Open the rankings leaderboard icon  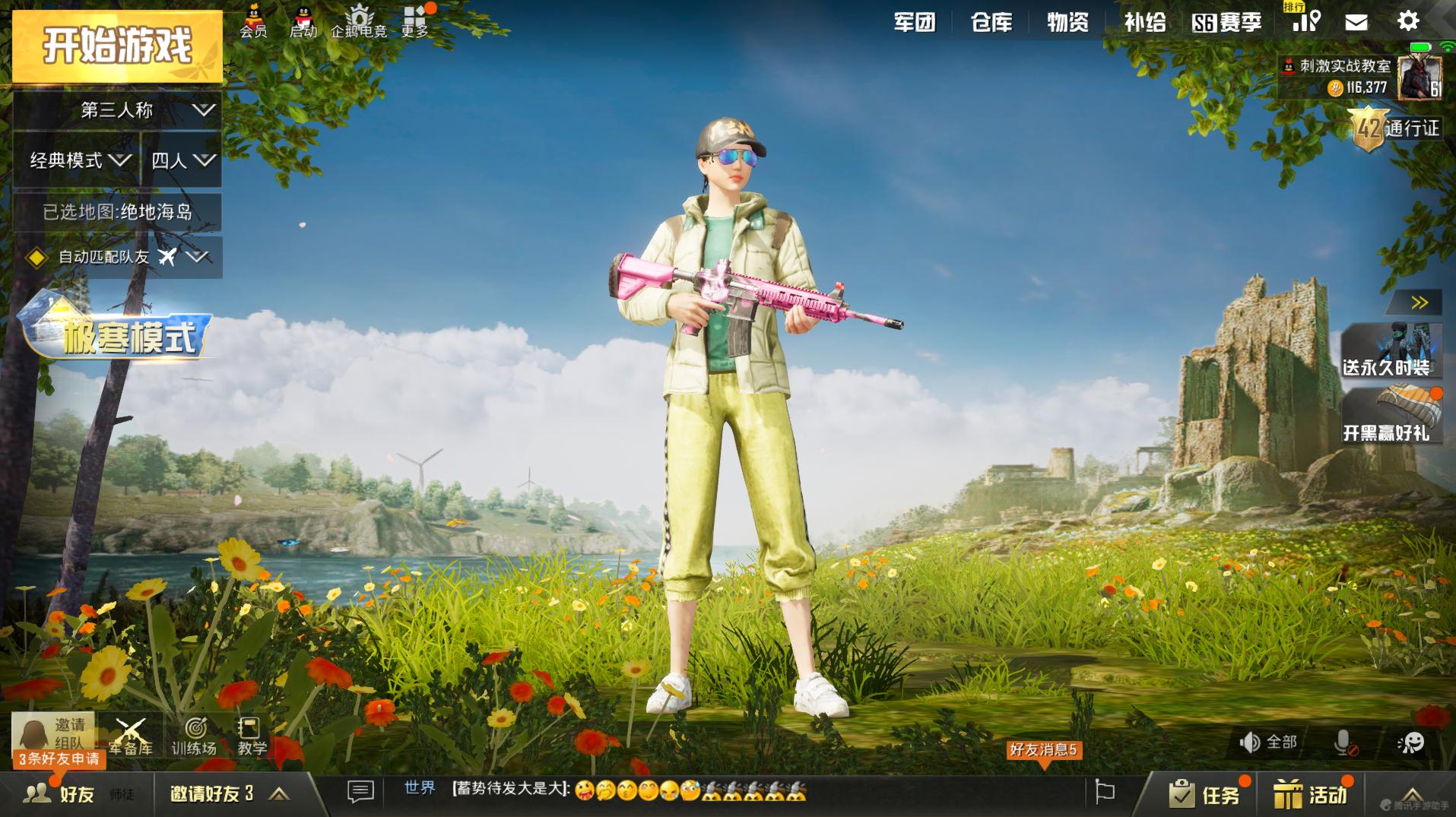click(1305, 21)
